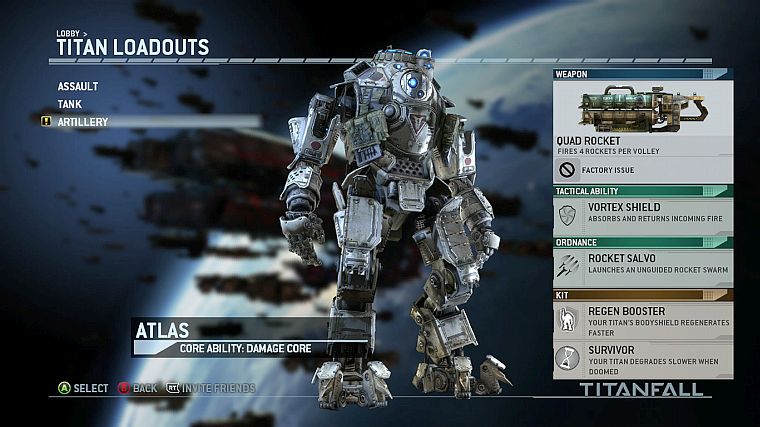The image size is (760, 427).
Task: Select the Assault titan loadout
Action: click(78, 86)
